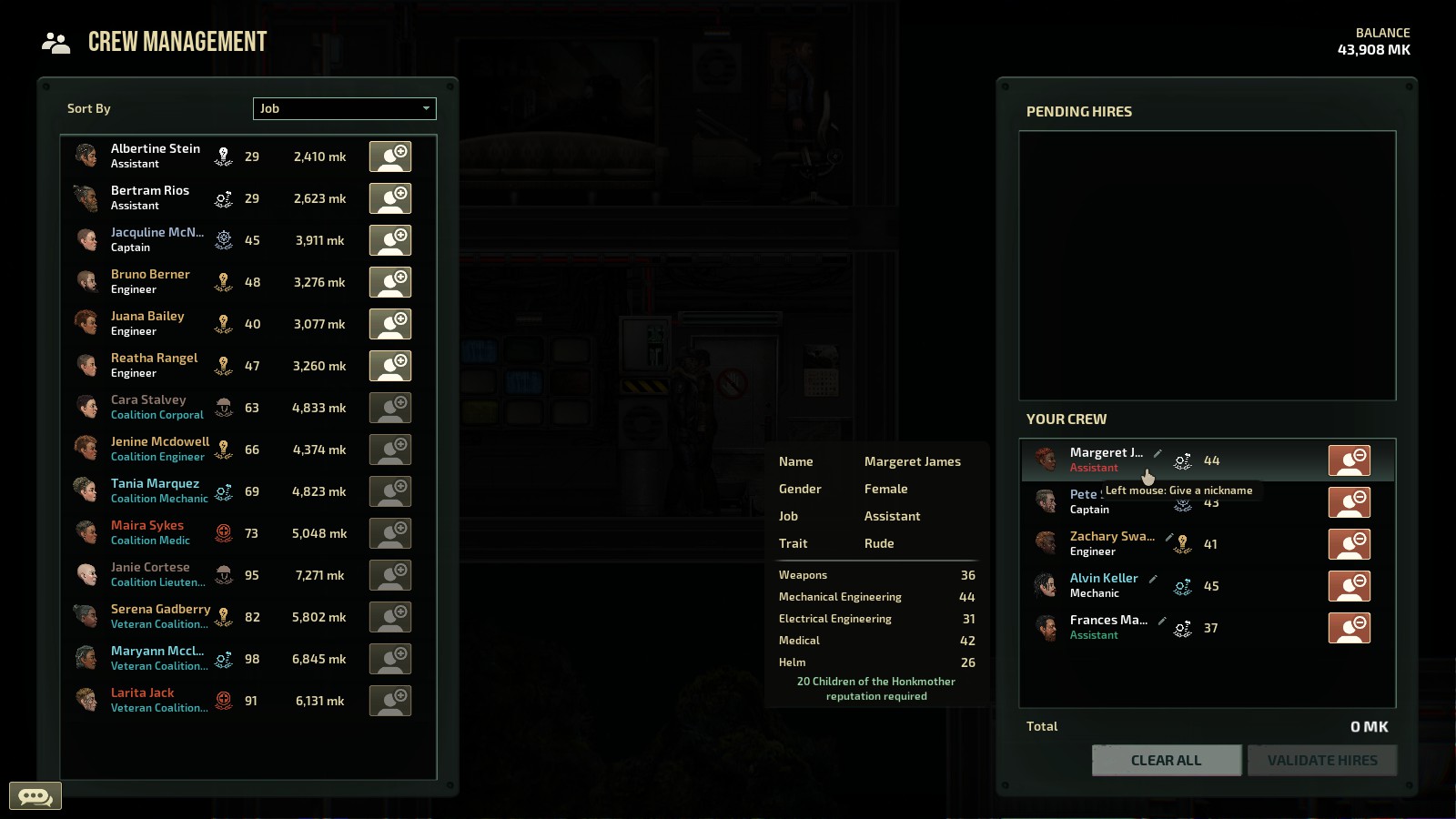Image resolution: width=1456 pixels, height=819 pixels.
Task: Hire Albertine Stein with the add-crew icon
Action: point(390,156)
